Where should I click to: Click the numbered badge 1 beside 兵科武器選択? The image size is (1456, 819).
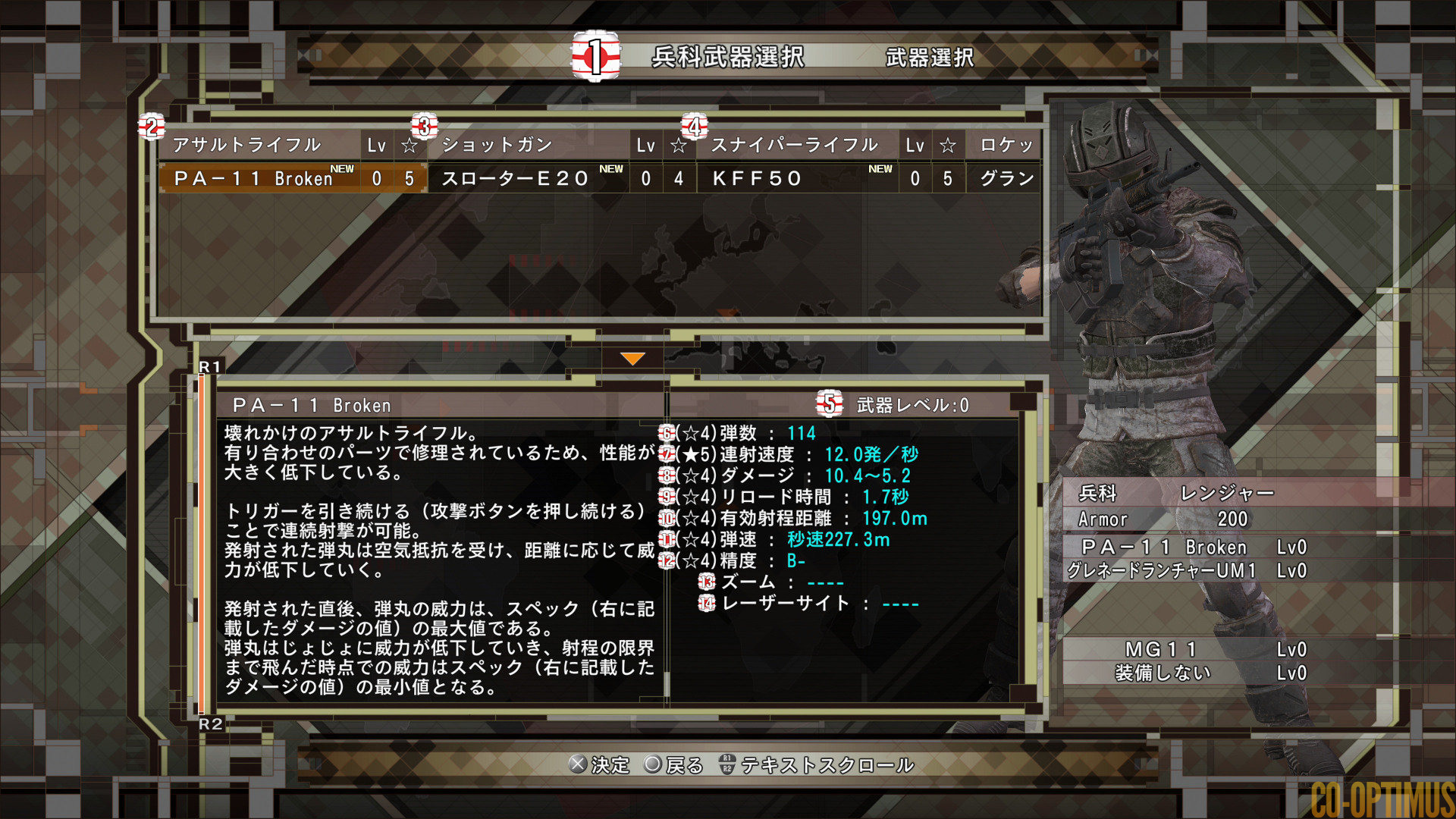595,55
